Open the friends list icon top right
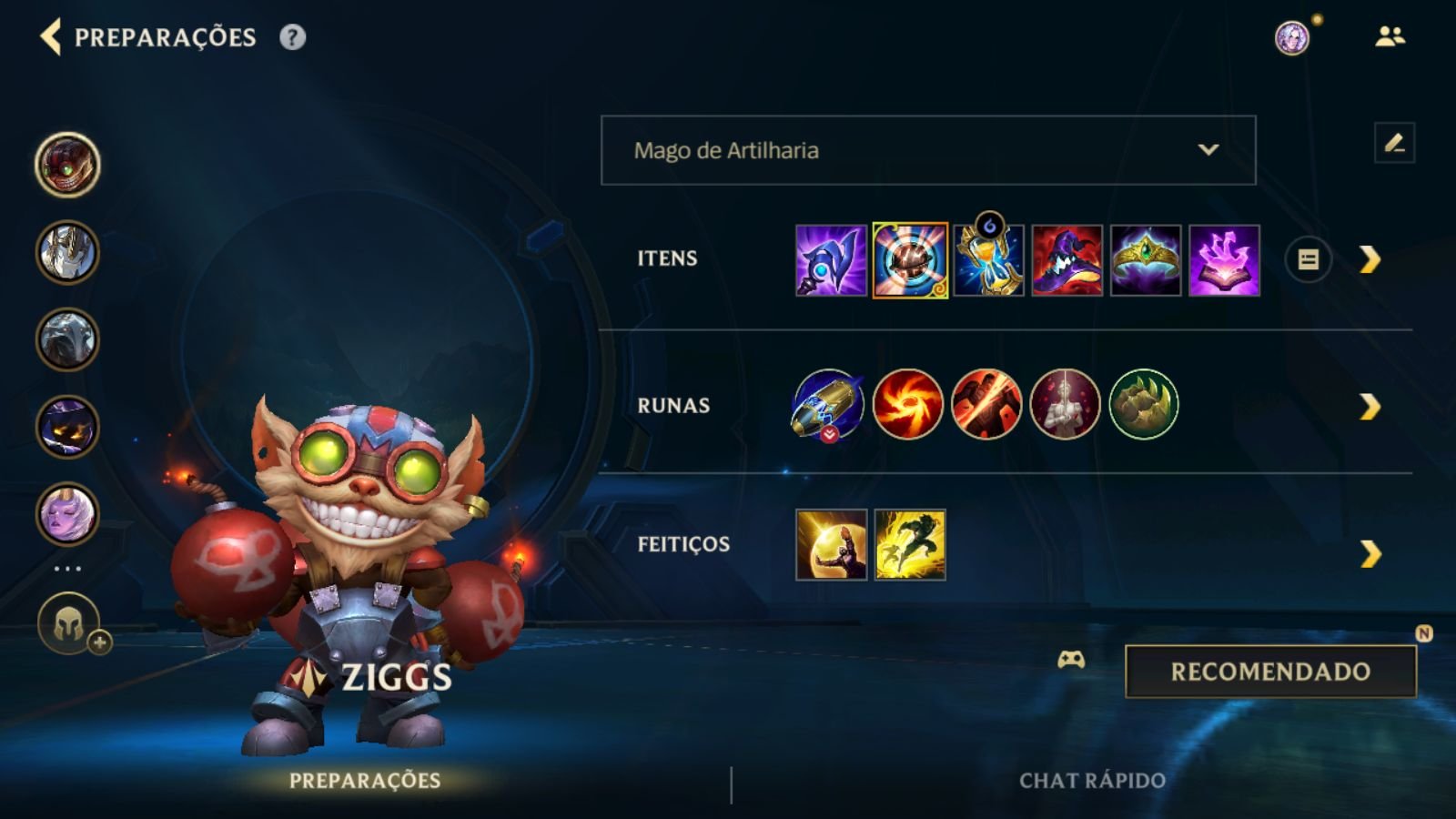 tap(1387, 36)
